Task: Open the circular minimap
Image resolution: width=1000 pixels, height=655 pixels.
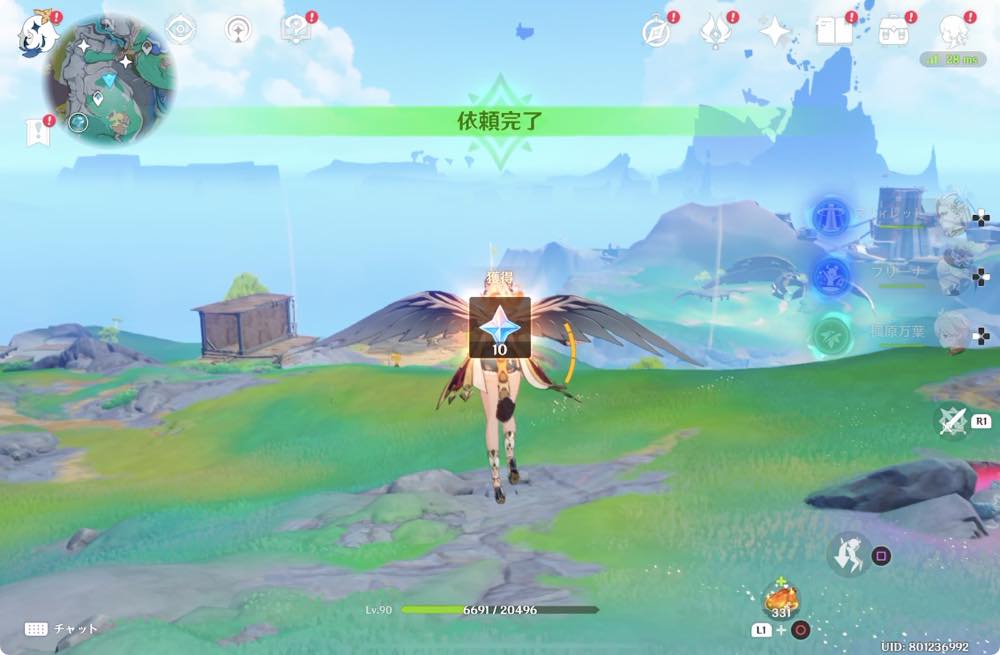Action: [x=109, y=79]
